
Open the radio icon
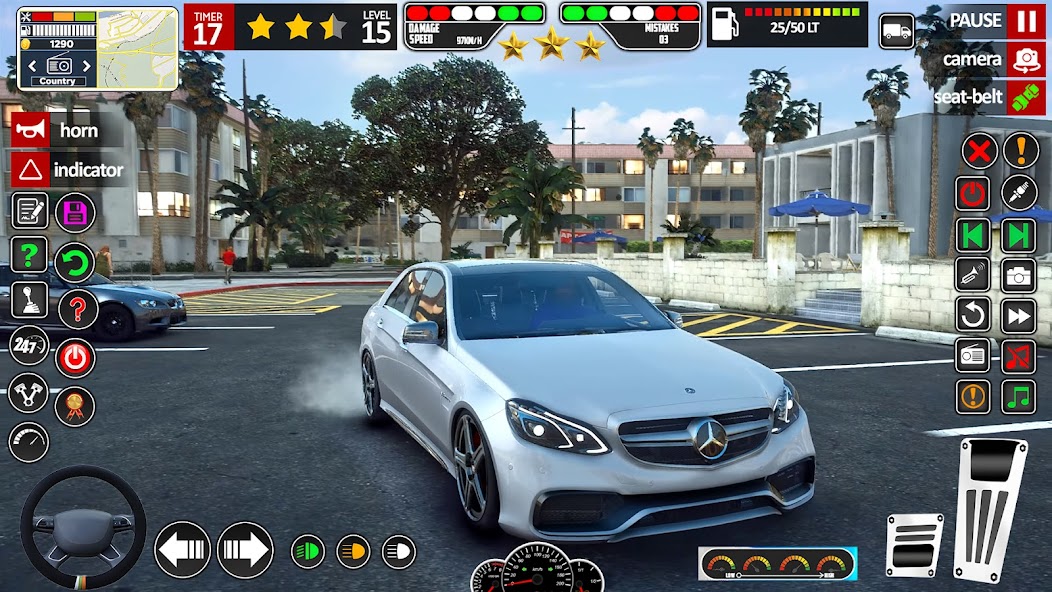(x=973, y=355)
